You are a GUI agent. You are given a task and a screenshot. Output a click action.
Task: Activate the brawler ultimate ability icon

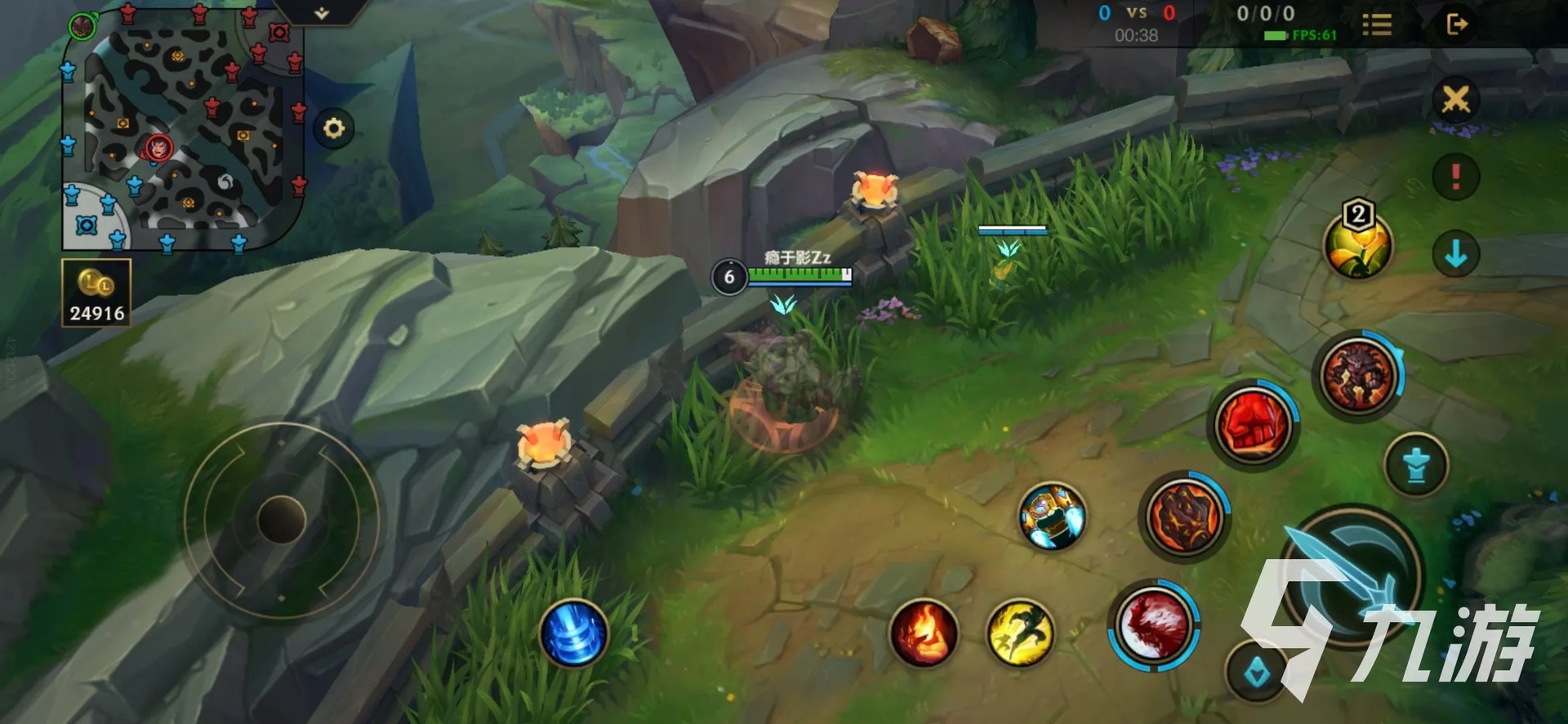click(1358, 375)
